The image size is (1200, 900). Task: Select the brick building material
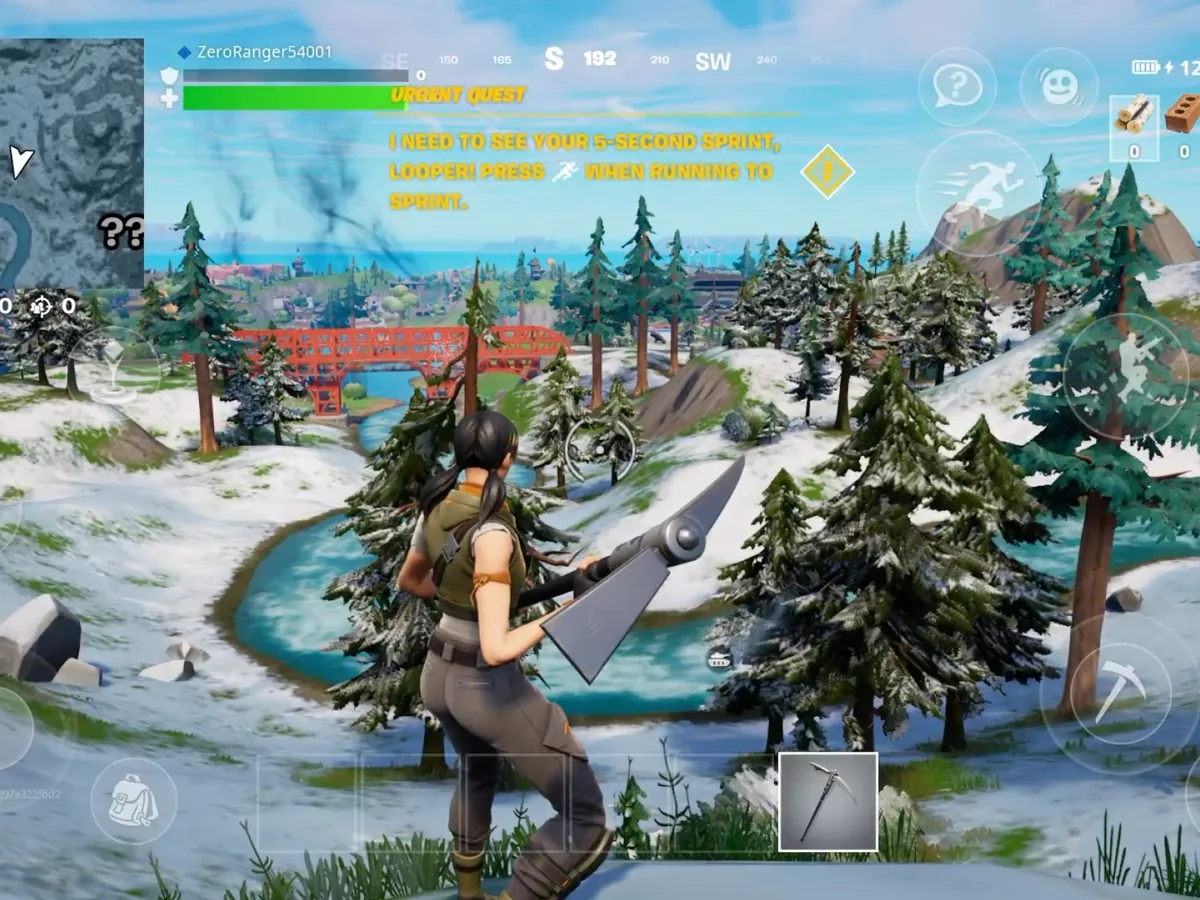pos(1182,118)
